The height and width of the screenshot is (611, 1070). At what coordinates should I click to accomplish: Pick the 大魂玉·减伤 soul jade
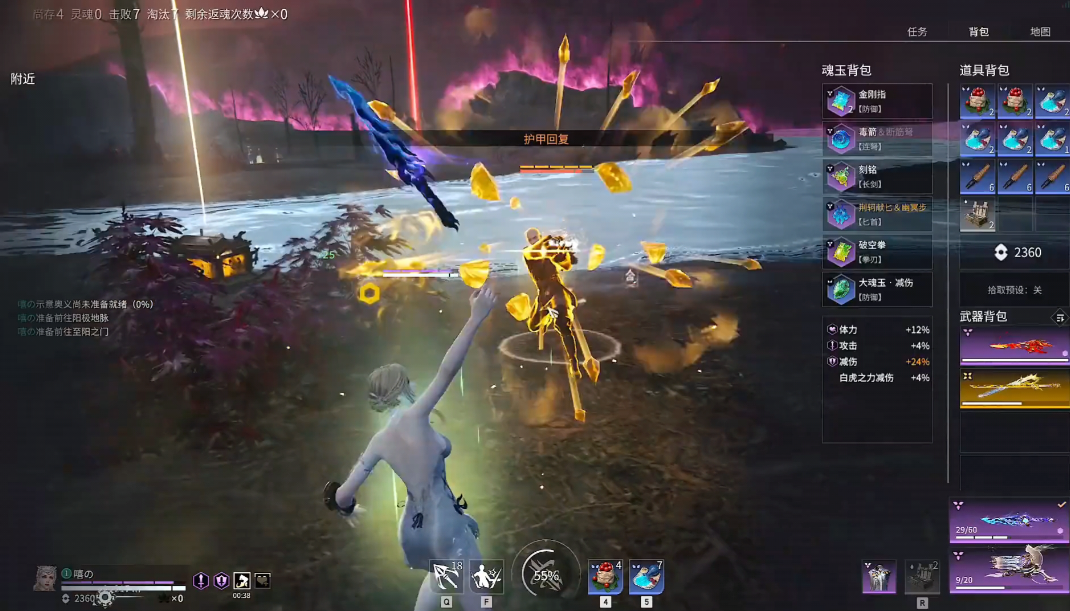tap(877, 289)
